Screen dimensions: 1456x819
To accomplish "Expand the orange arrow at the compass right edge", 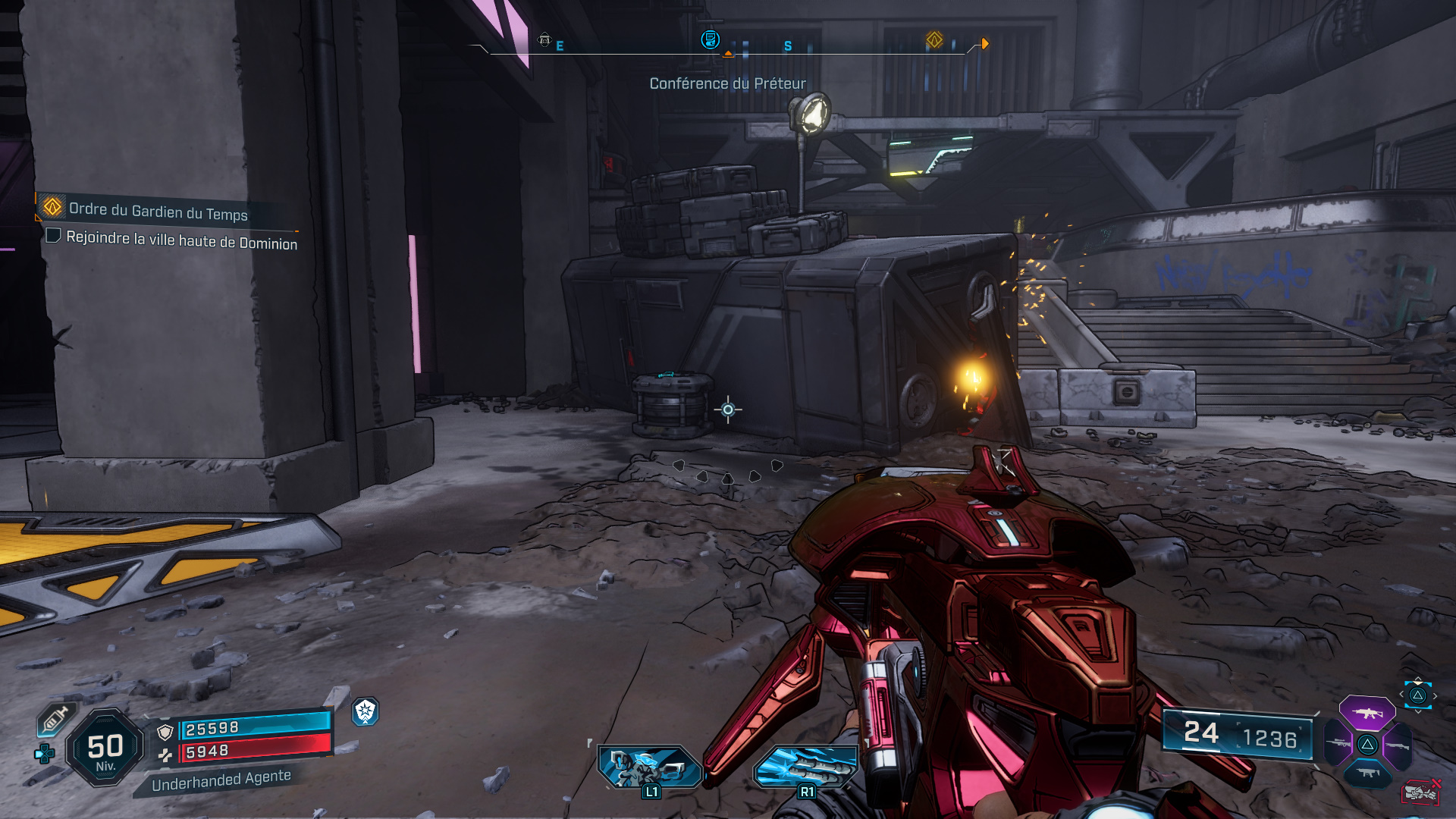I will click(x=985, y=43).
